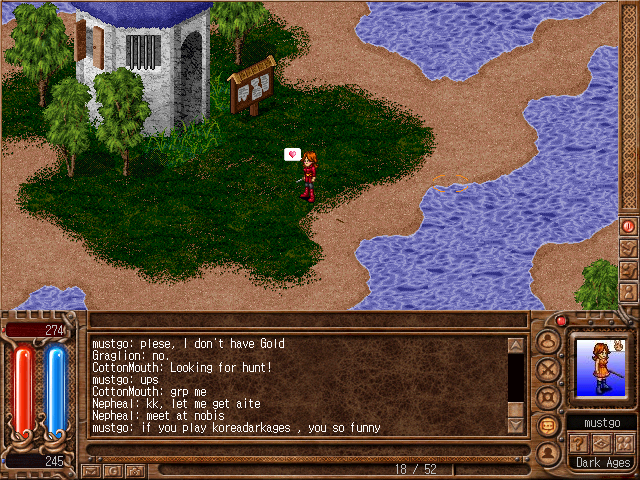
Task: Click the red round button on right sidebar
Action: [628, 226]
